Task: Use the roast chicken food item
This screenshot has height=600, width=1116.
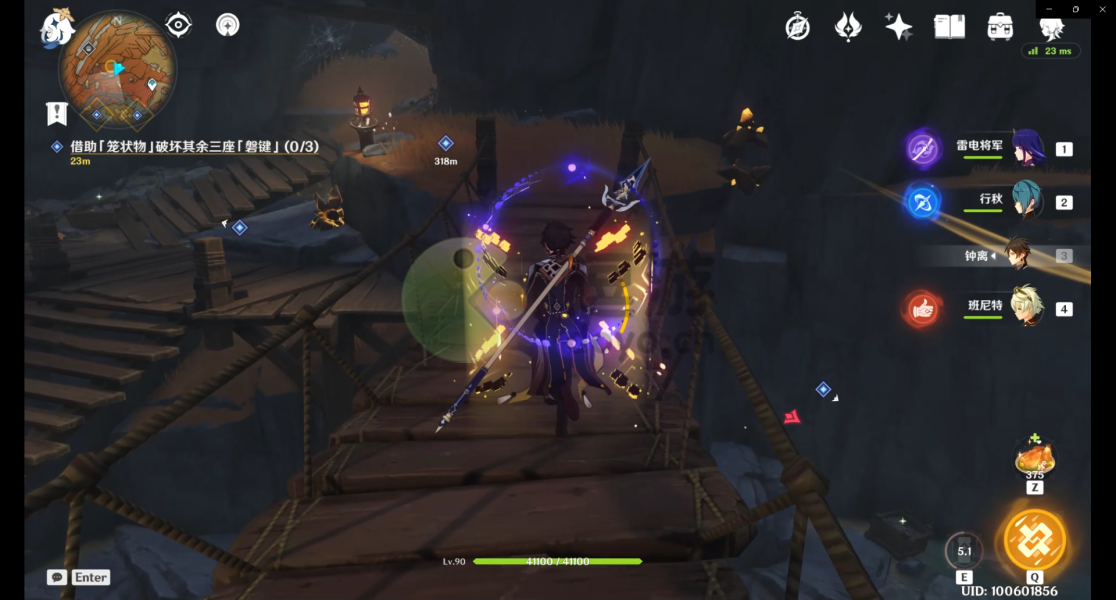Action: [1034, 459]
